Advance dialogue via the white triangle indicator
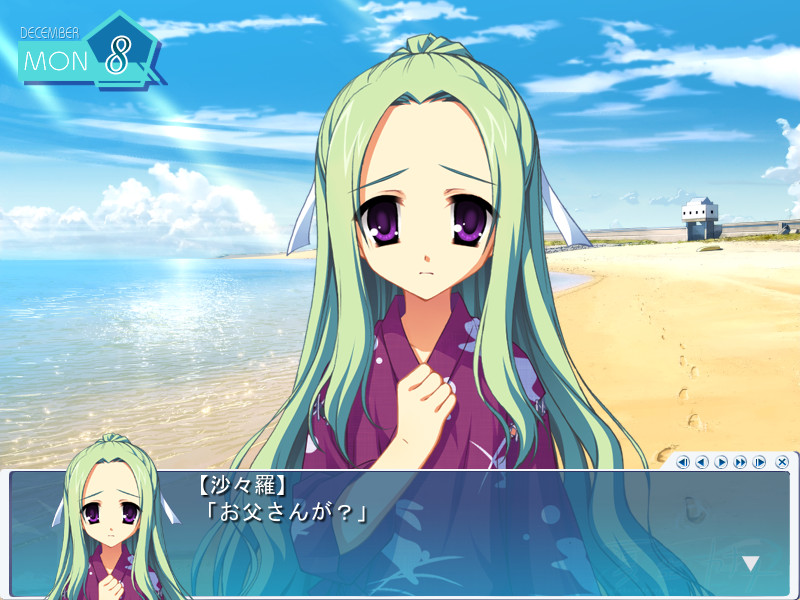The height and width of the screenshot is (600, 800). [x=750, y=564]
